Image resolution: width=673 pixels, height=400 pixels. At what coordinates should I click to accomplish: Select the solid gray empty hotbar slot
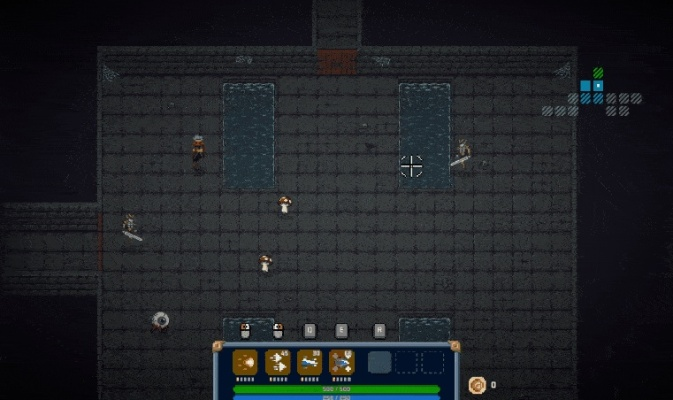click(379, 362)
